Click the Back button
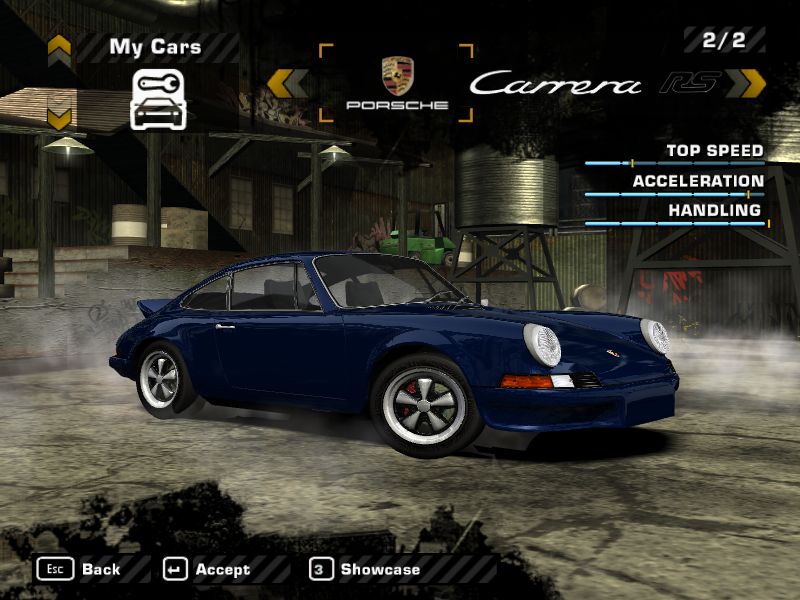The width and height of the screenshot is (800, 600). (80, 569)
